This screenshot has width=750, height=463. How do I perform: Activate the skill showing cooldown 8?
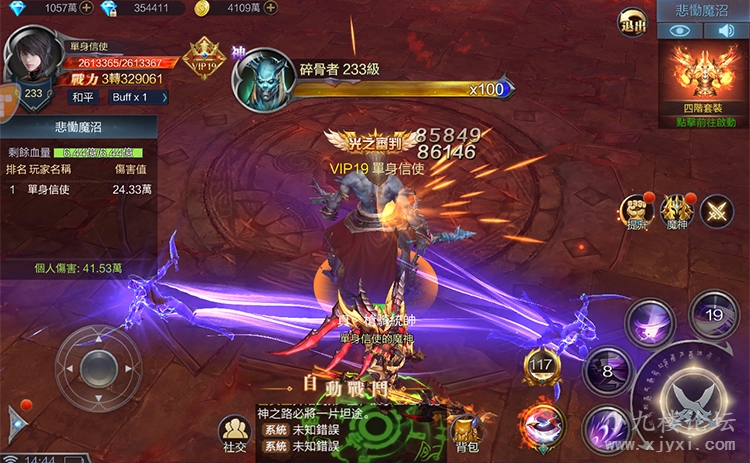[609, 372]
